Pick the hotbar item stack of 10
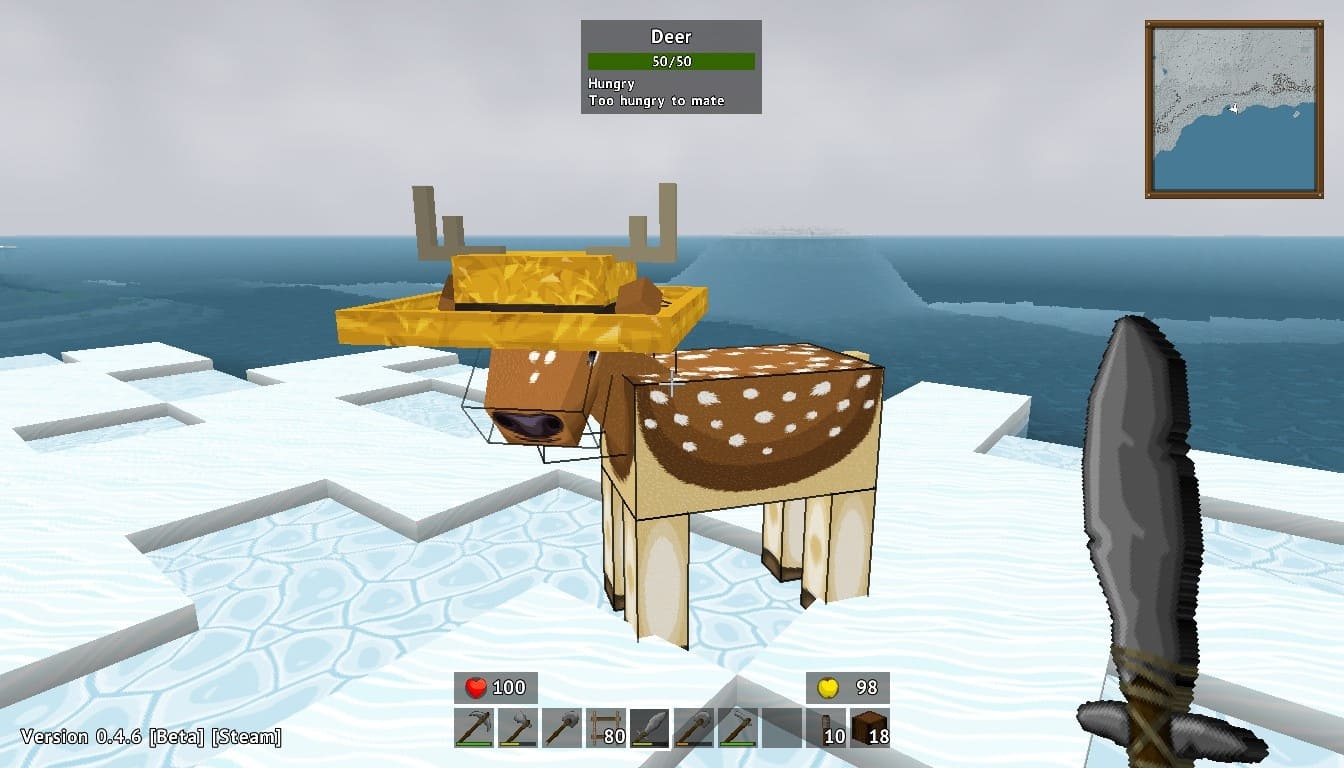This screenshot has height=768, width=1344. (826, 727)
